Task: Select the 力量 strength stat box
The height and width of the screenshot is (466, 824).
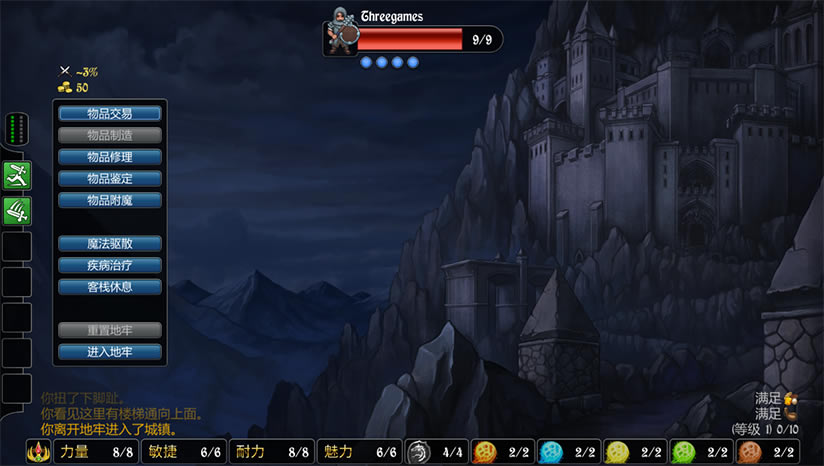Action: tap(97, 452)
